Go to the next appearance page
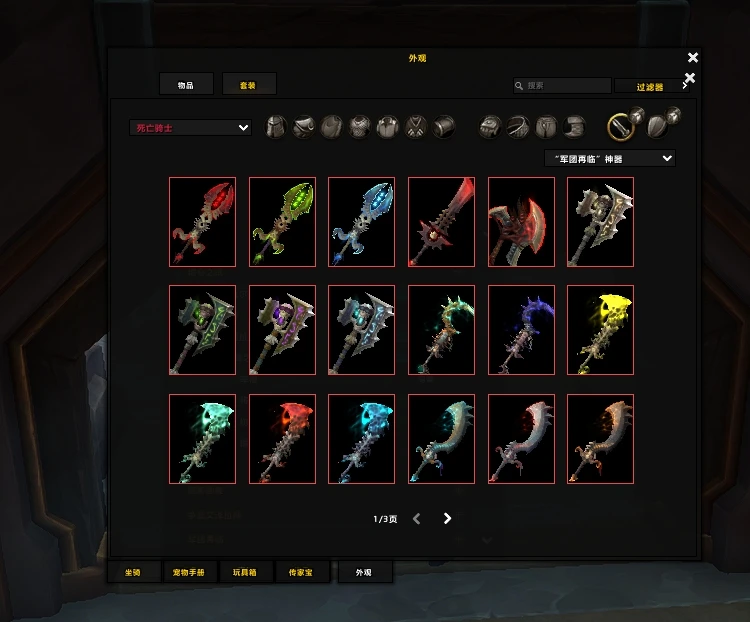Screen dimensions: 750x622 [x=447, y=518]
